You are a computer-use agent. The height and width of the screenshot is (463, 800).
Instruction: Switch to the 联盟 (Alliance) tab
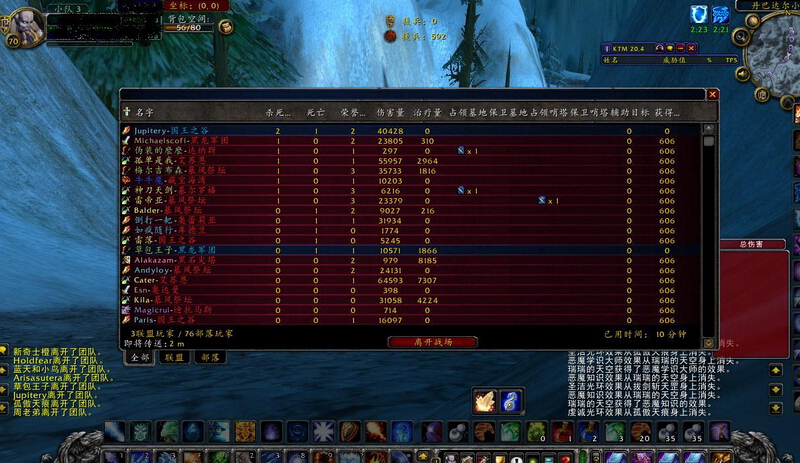point(174,357)
